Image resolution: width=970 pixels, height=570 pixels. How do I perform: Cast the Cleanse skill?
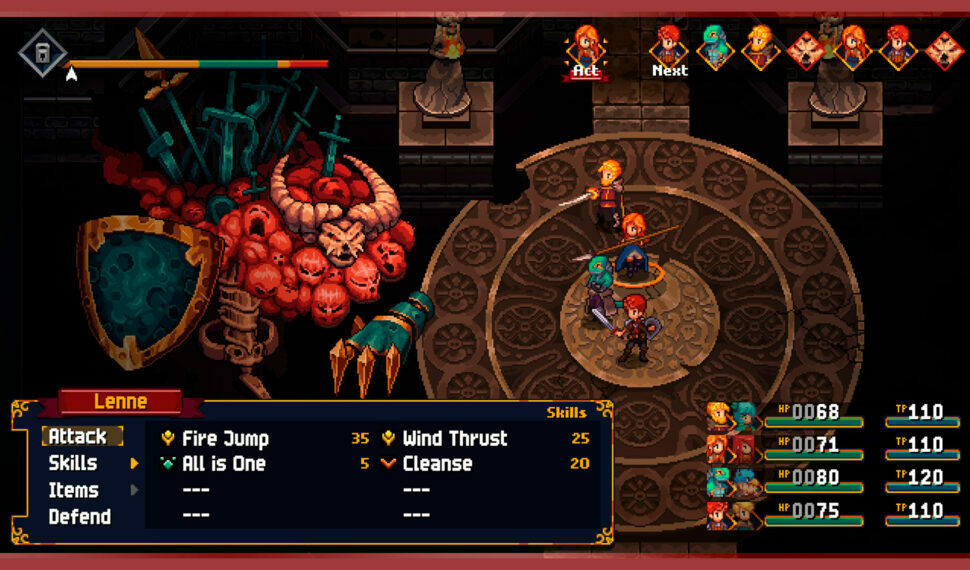point(437,464)
